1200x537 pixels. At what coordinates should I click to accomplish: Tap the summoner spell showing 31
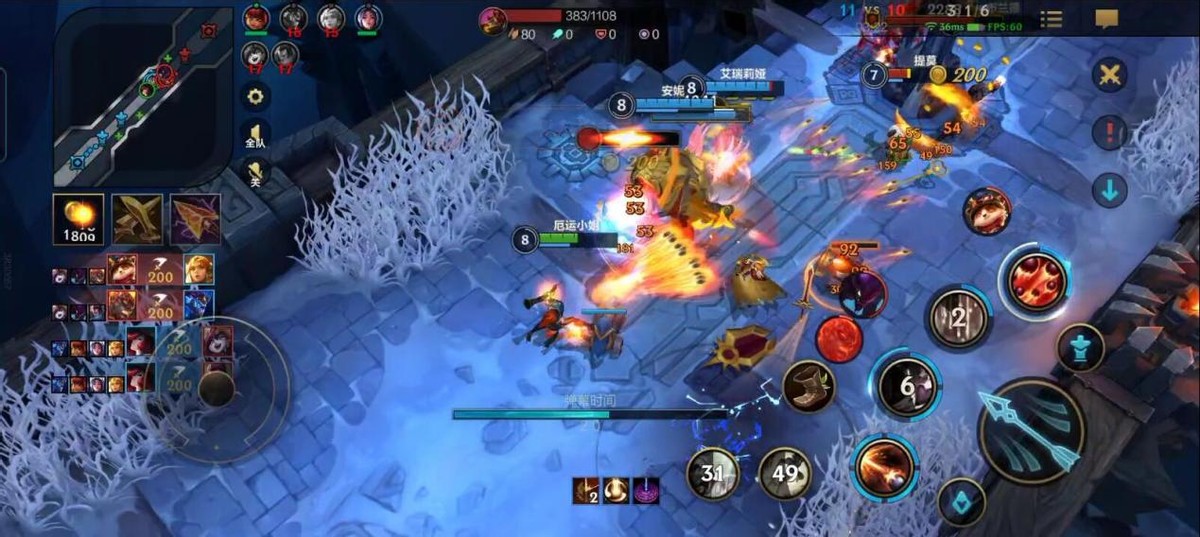pos(713,473)
